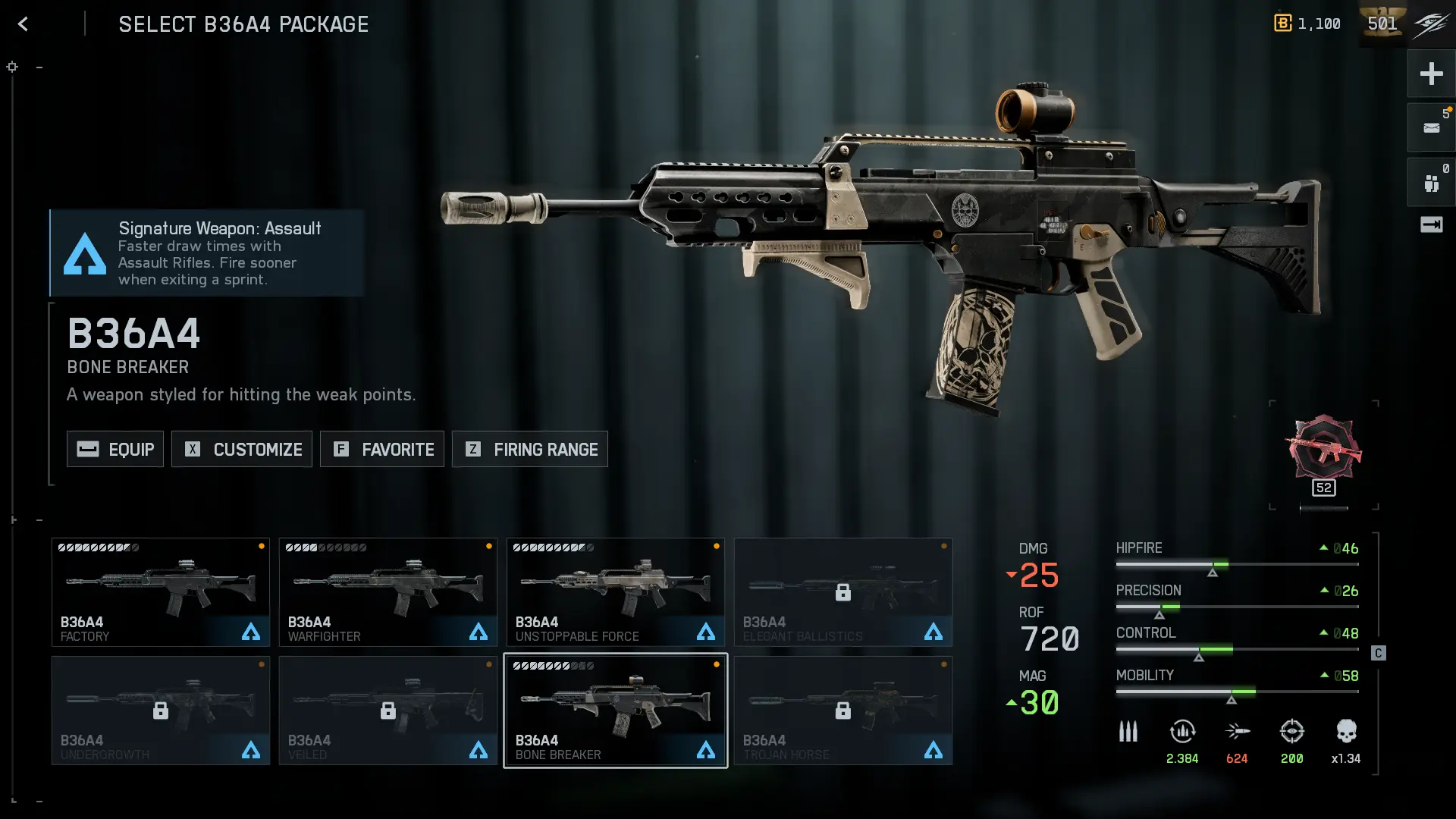Pick the Unstoppable Force package tile
Screen dimensions: 1456x819
tap(616, 592)
